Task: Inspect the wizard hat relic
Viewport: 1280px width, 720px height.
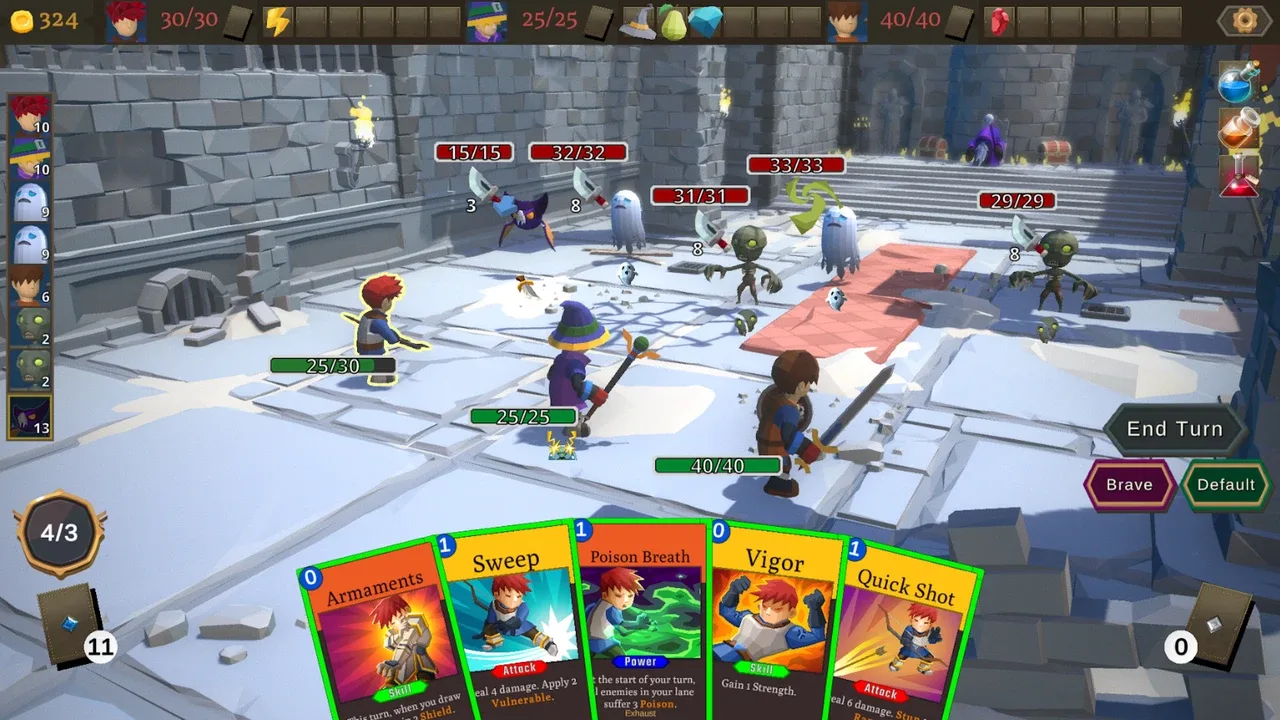Action: (x=637, y=21)
